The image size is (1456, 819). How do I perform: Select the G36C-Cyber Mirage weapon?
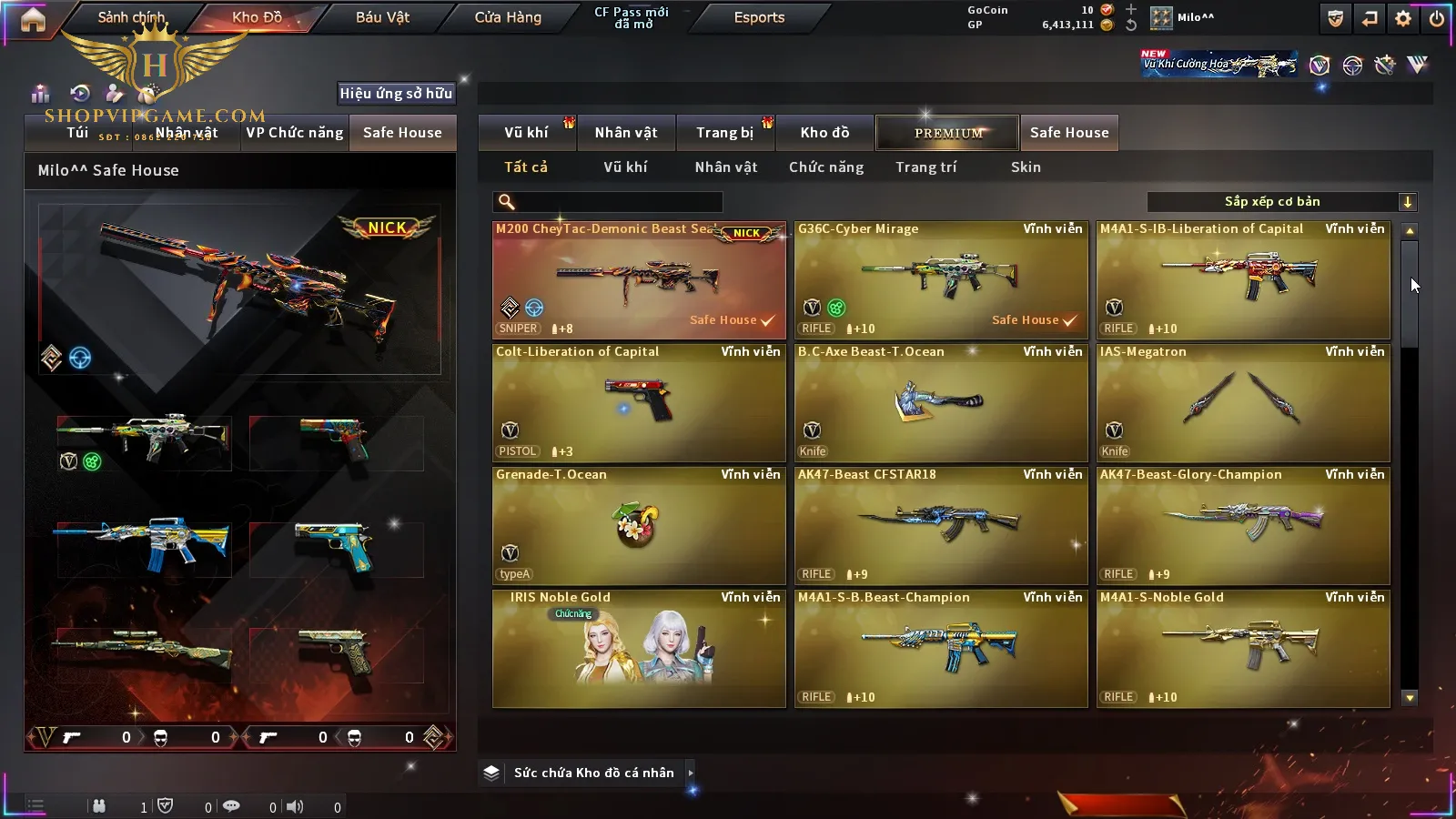941,280
